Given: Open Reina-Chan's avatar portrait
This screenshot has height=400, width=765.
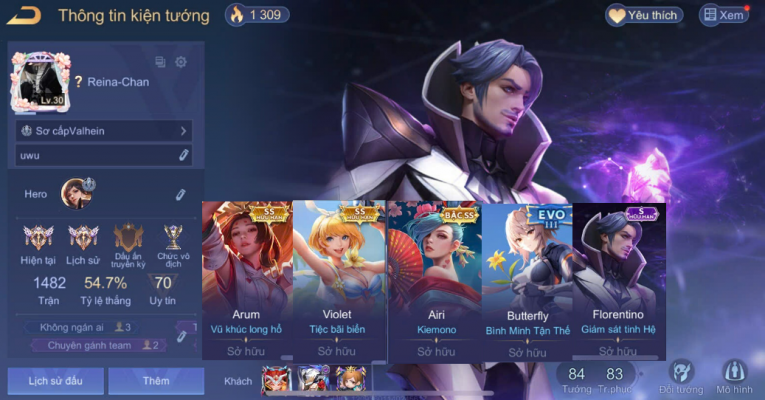Looking at the screenshot, I should 38,81.
